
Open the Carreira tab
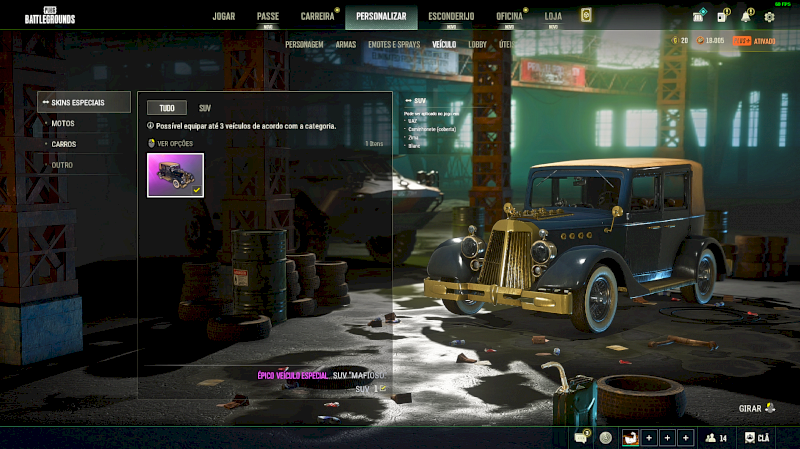pyautogui.click(x=317, y=16)
